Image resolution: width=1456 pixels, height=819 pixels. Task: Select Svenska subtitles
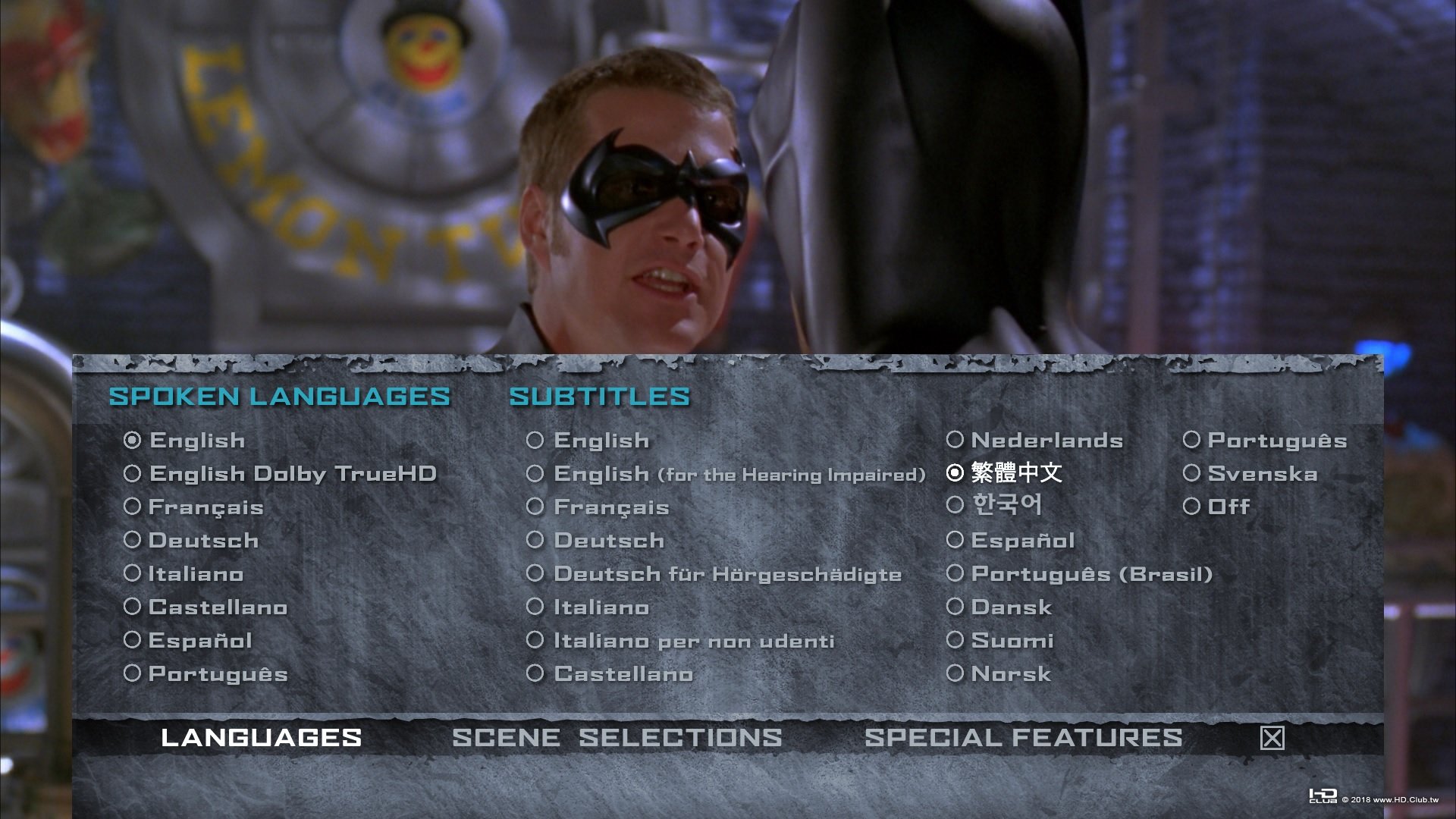(1262, 473)
